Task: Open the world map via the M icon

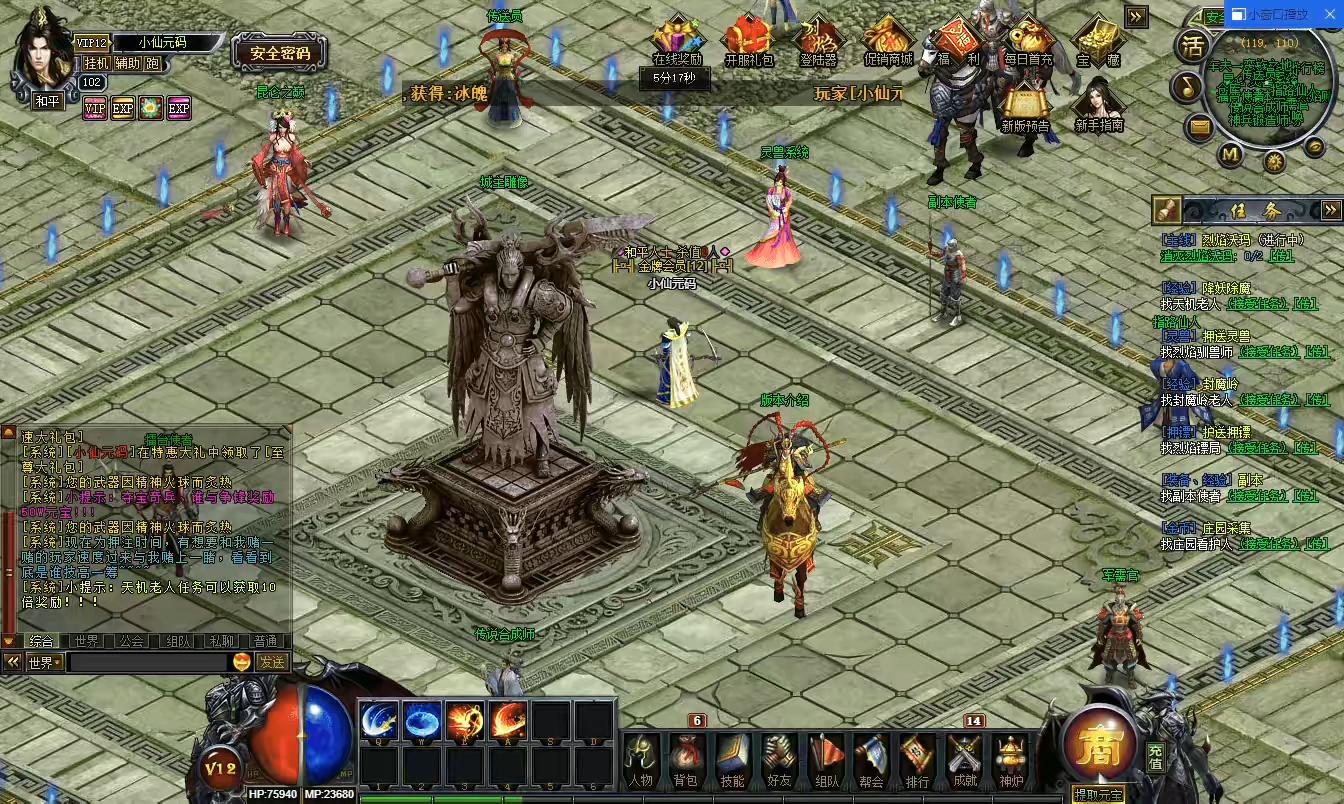Action: click(1230, 155)
